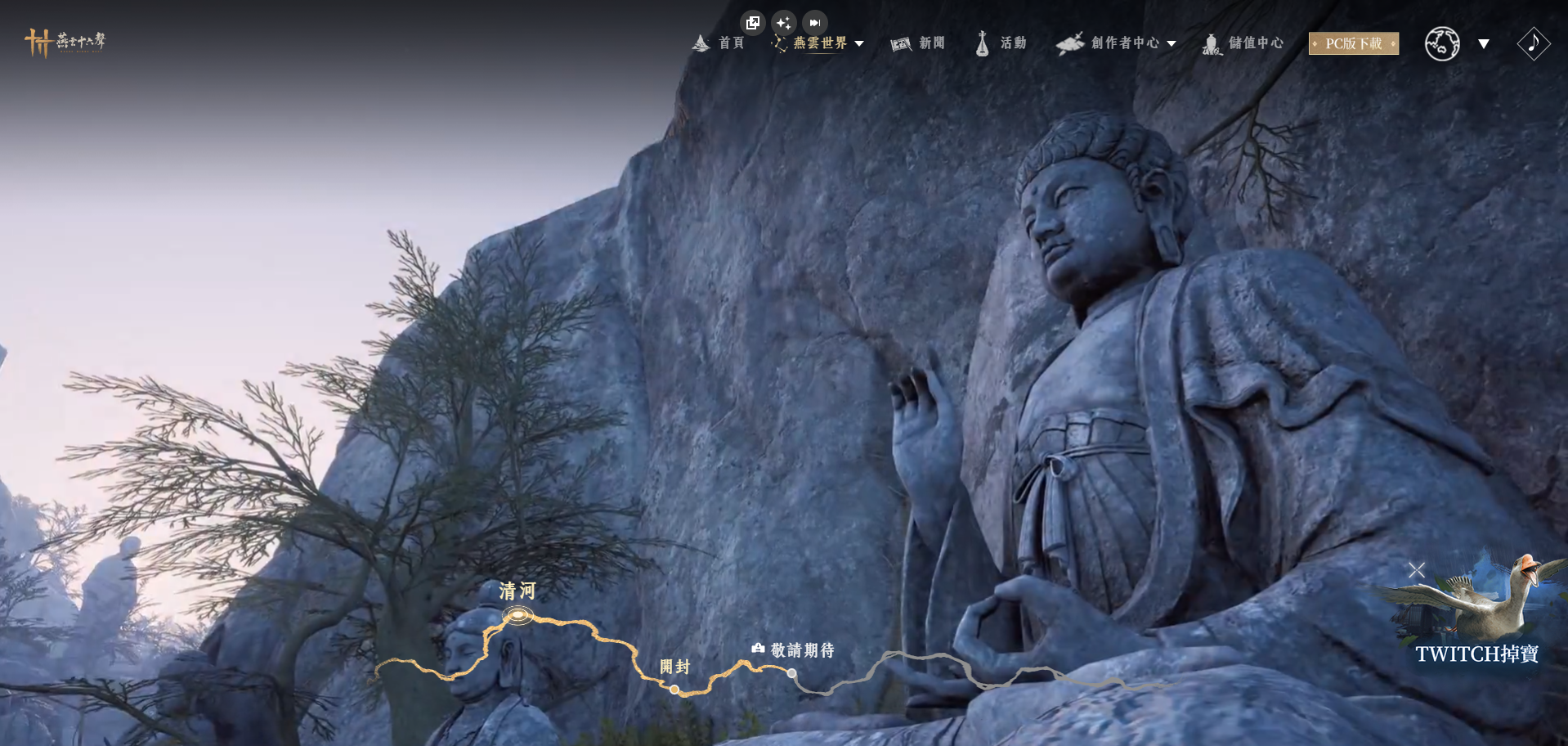Click the PC版下載 download button

1353,43
